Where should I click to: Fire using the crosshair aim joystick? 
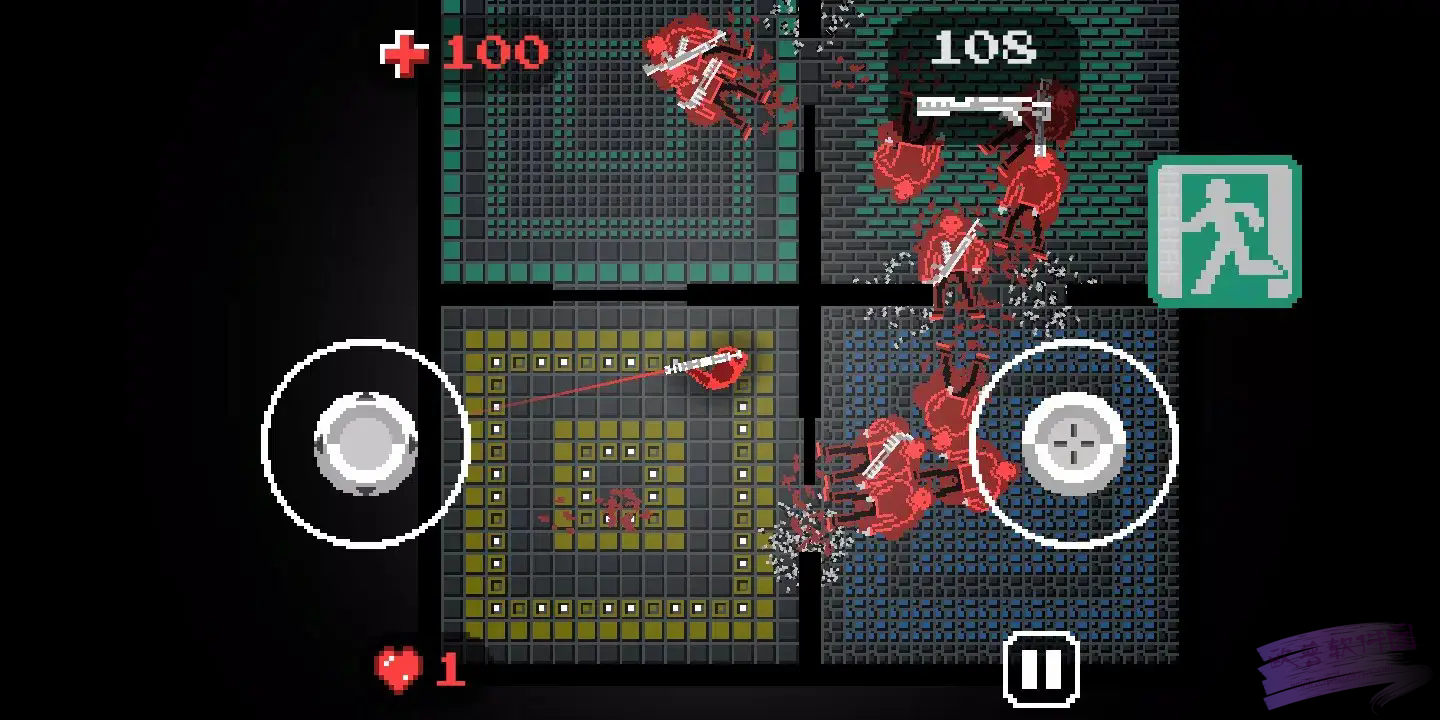click(x=1073, y=443)
